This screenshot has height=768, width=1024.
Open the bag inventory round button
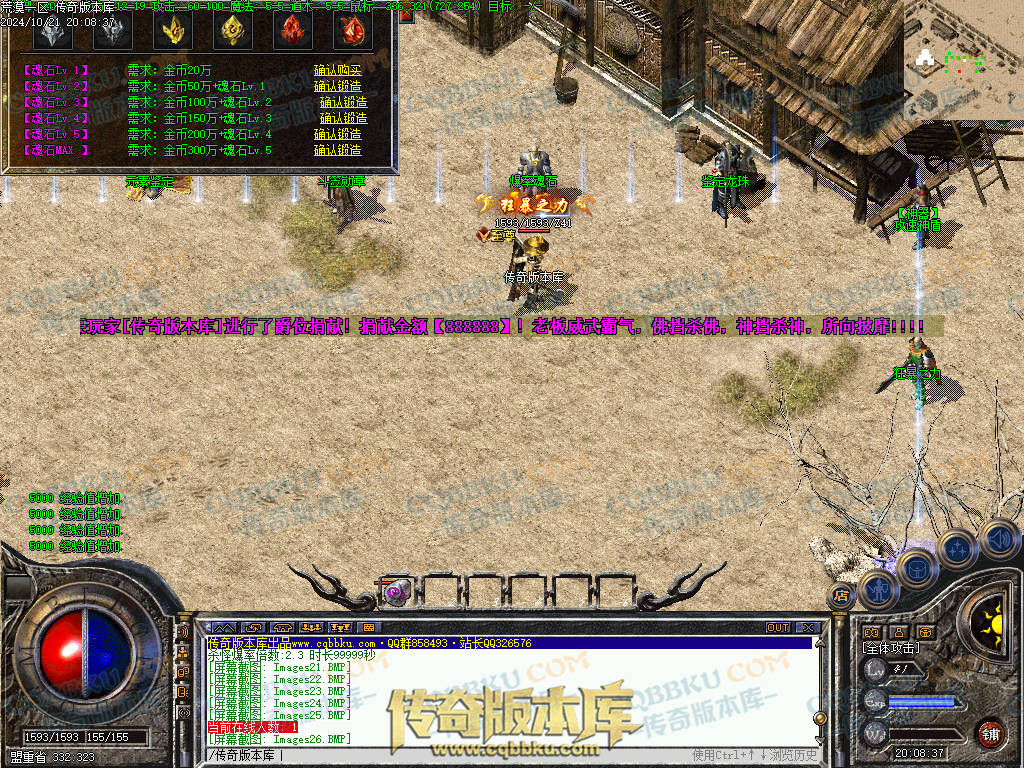coord(916,569)
